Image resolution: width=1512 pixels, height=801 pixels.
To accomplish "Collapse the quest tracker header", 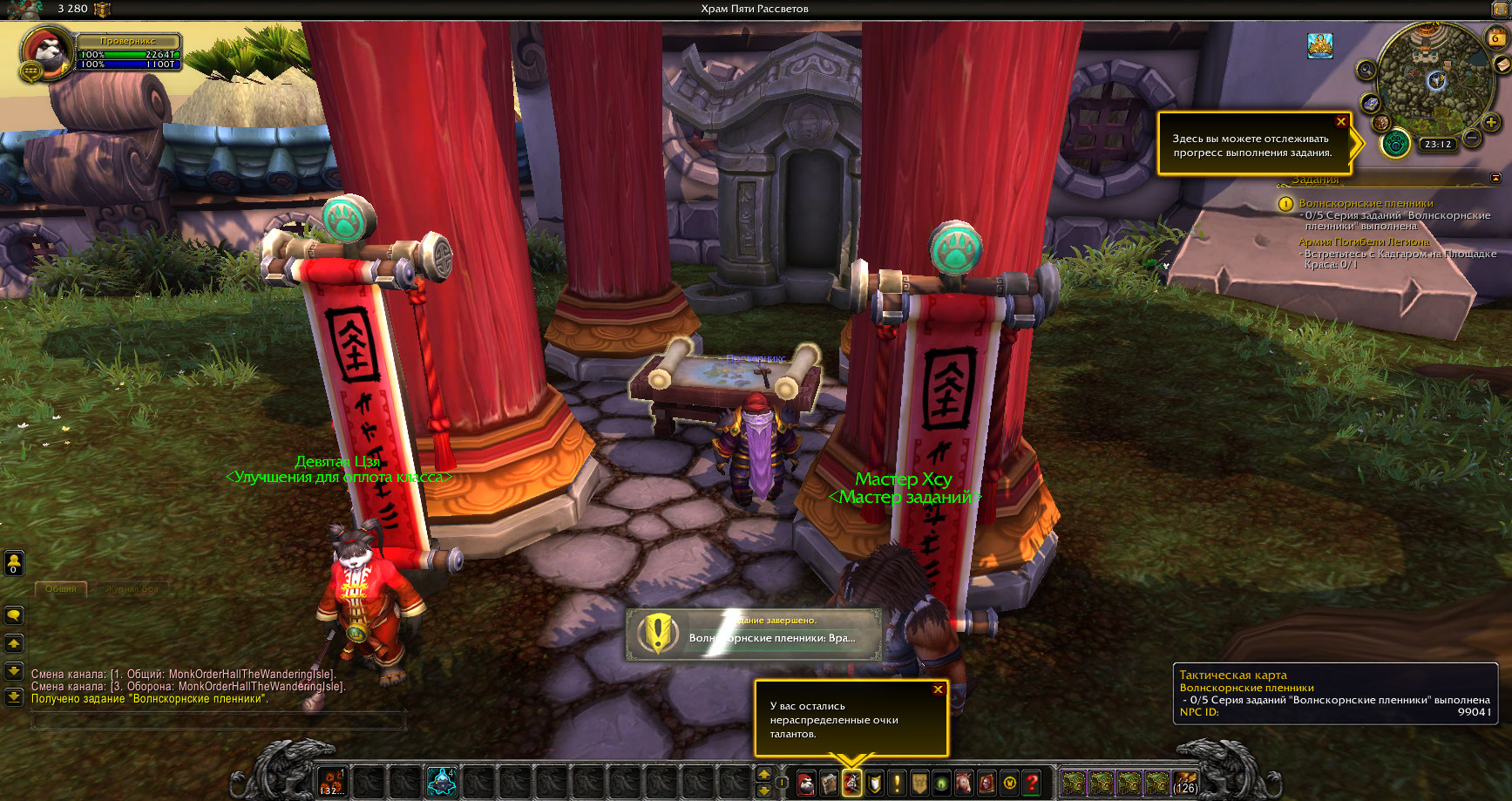I will point(1496,178).
